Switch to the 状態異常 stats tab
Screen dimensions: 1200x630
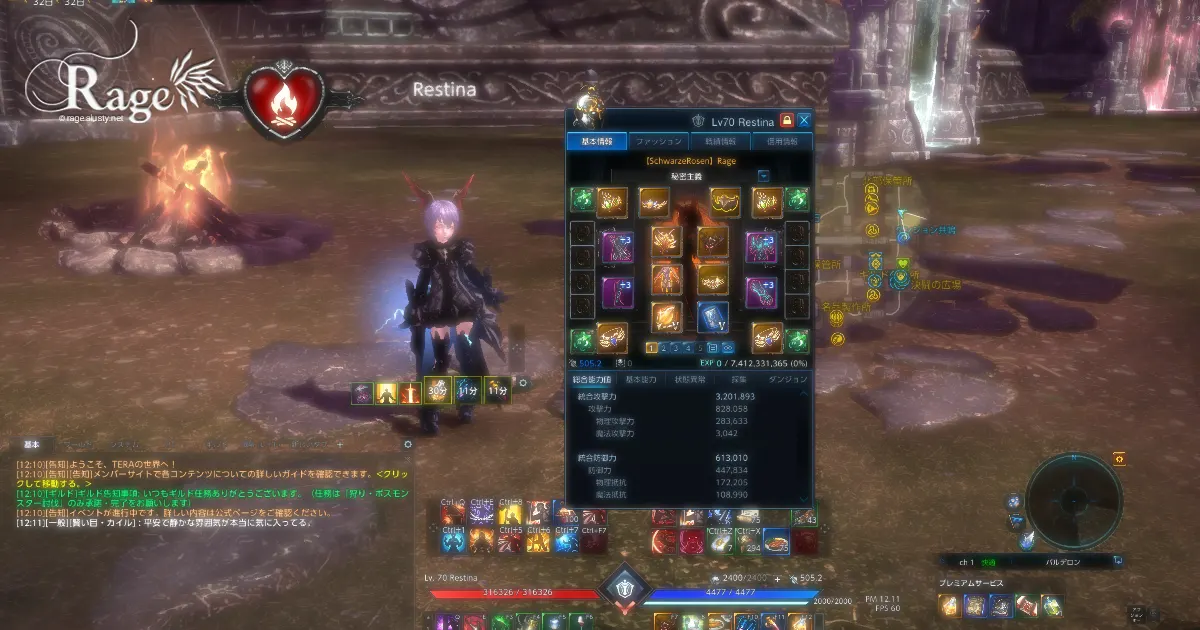pos(692,380)
